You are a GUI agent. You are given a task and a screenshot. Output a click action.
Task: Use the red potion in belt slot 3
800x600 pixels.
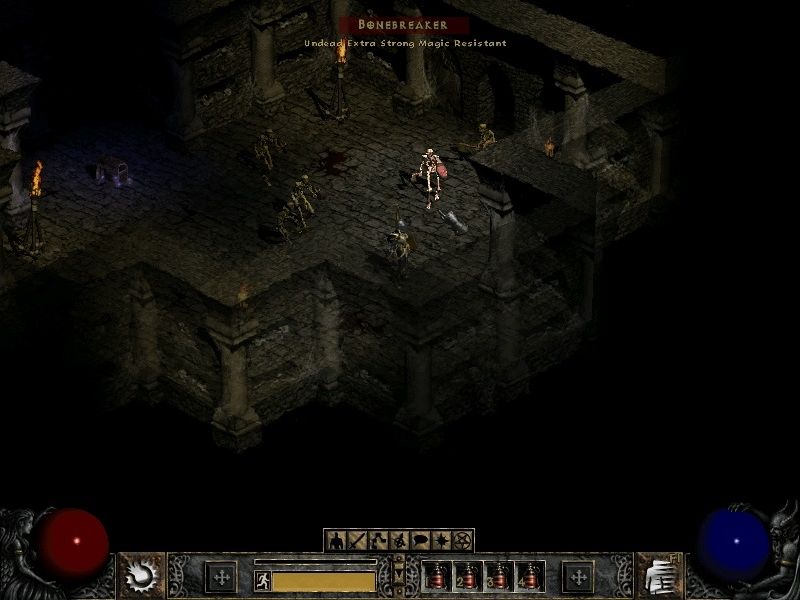tap(499, 576)
